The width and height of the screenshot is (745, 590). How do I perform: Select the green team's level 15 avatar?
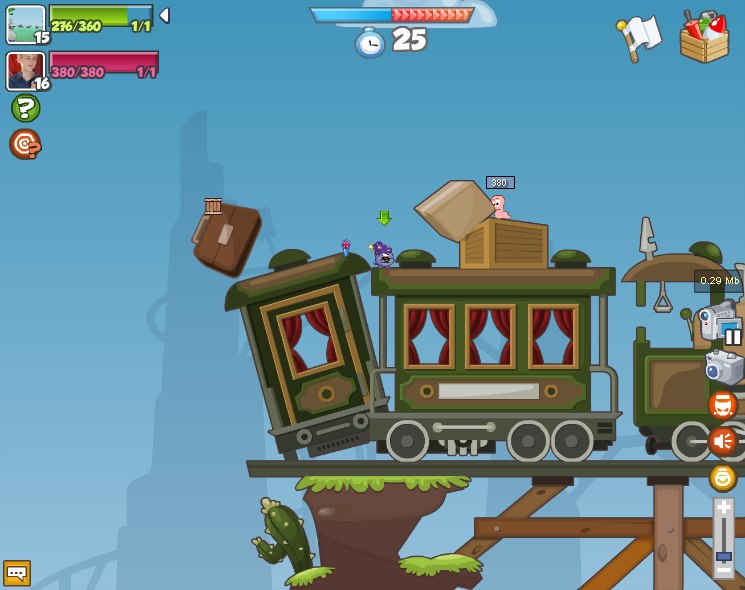[26, 24]
